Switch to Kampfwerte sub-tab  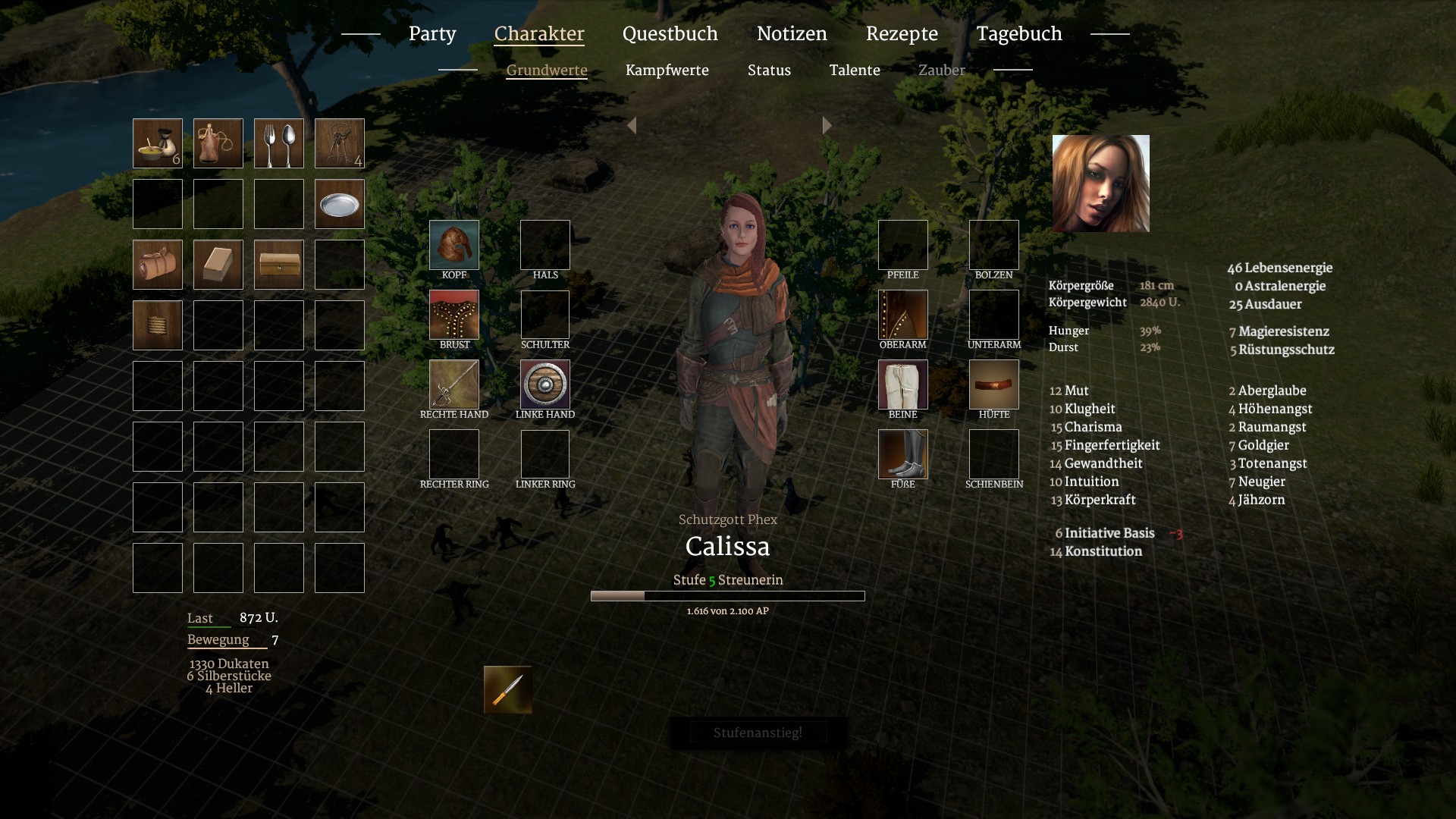[667, 71]
